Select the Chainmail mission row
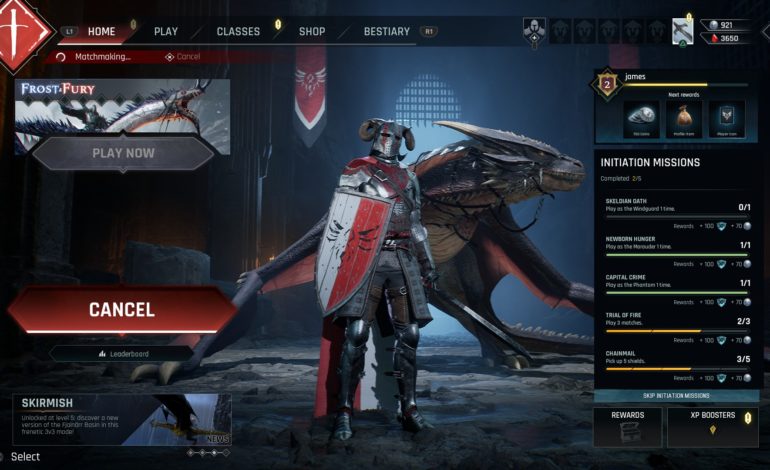 pyautogui.click(x=676, y=359)
